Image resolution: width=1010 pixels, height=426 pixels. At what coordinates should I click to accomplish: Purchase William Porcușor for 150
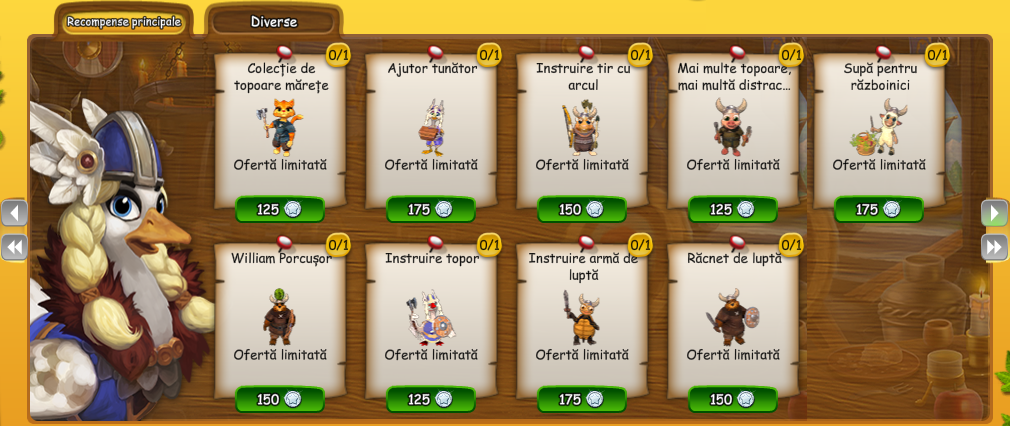pyautogui.click(x=280, y=399)
